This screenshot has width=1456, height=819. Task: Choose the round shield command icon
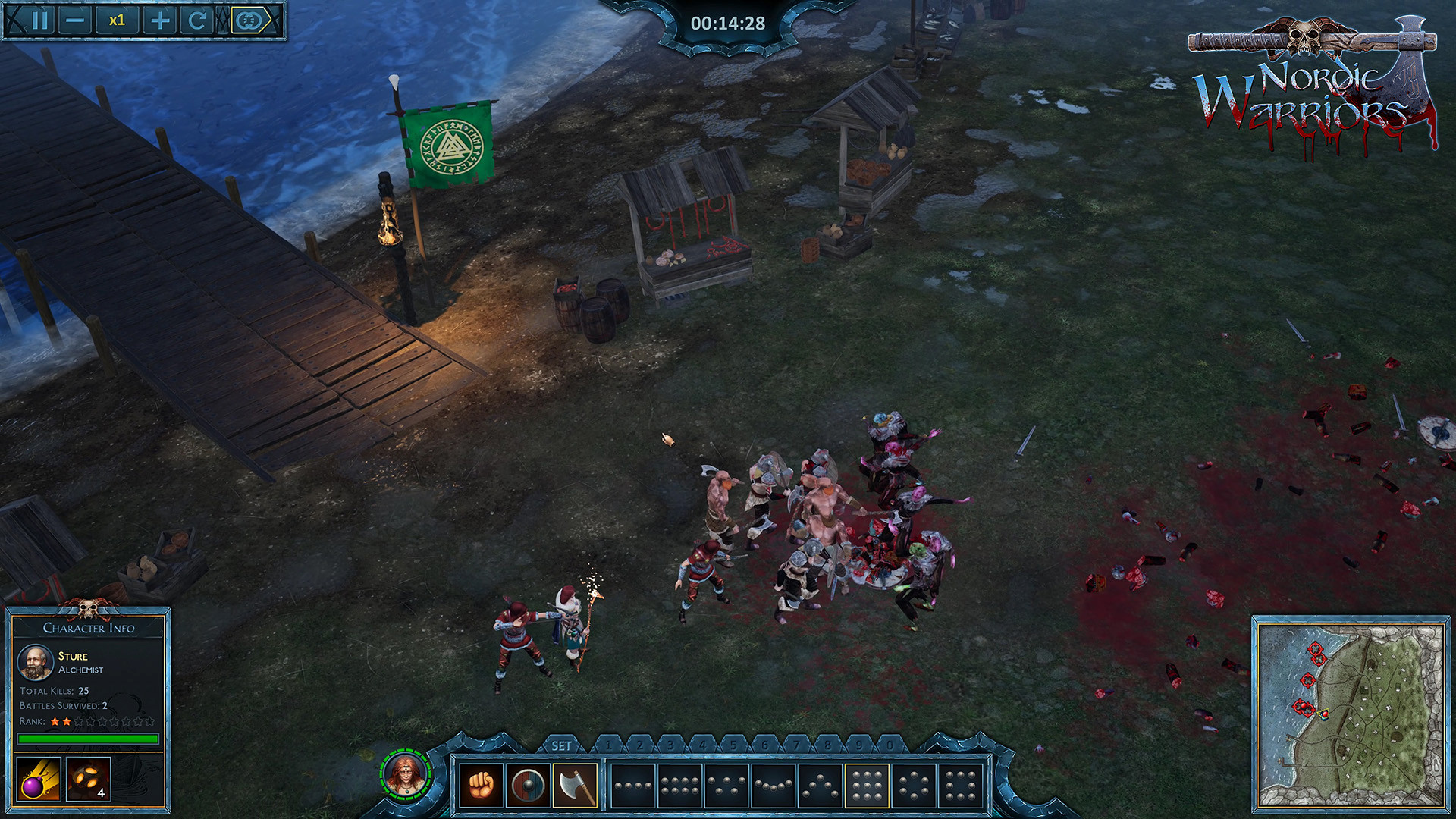[x=528, y=786]
